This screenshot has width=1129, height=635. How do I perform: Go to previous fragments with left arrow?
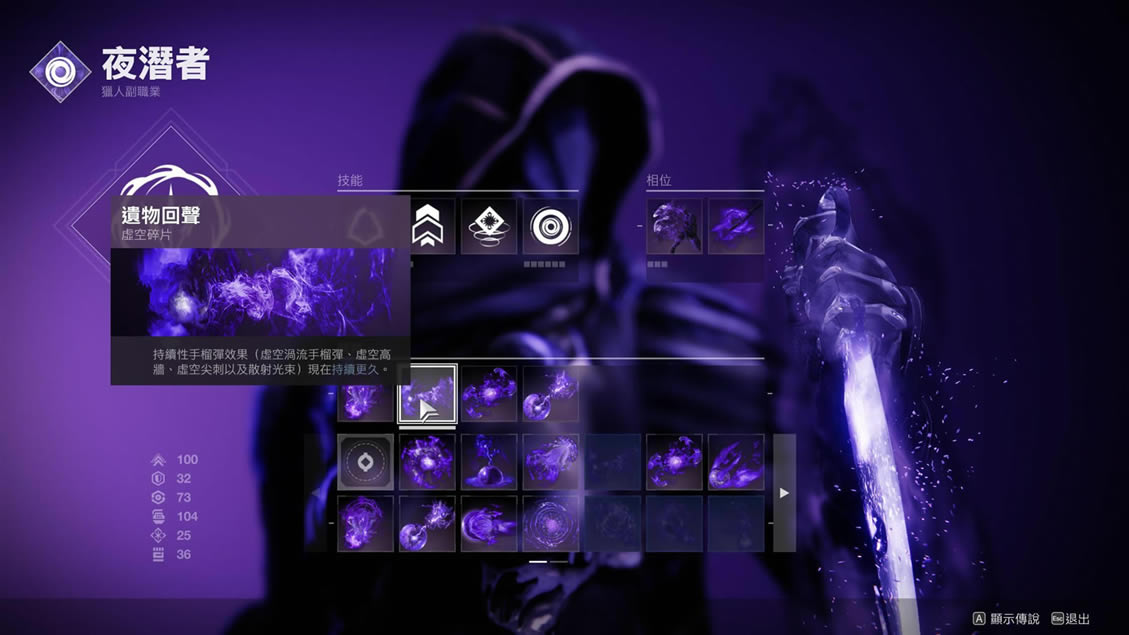pos(317,493)
